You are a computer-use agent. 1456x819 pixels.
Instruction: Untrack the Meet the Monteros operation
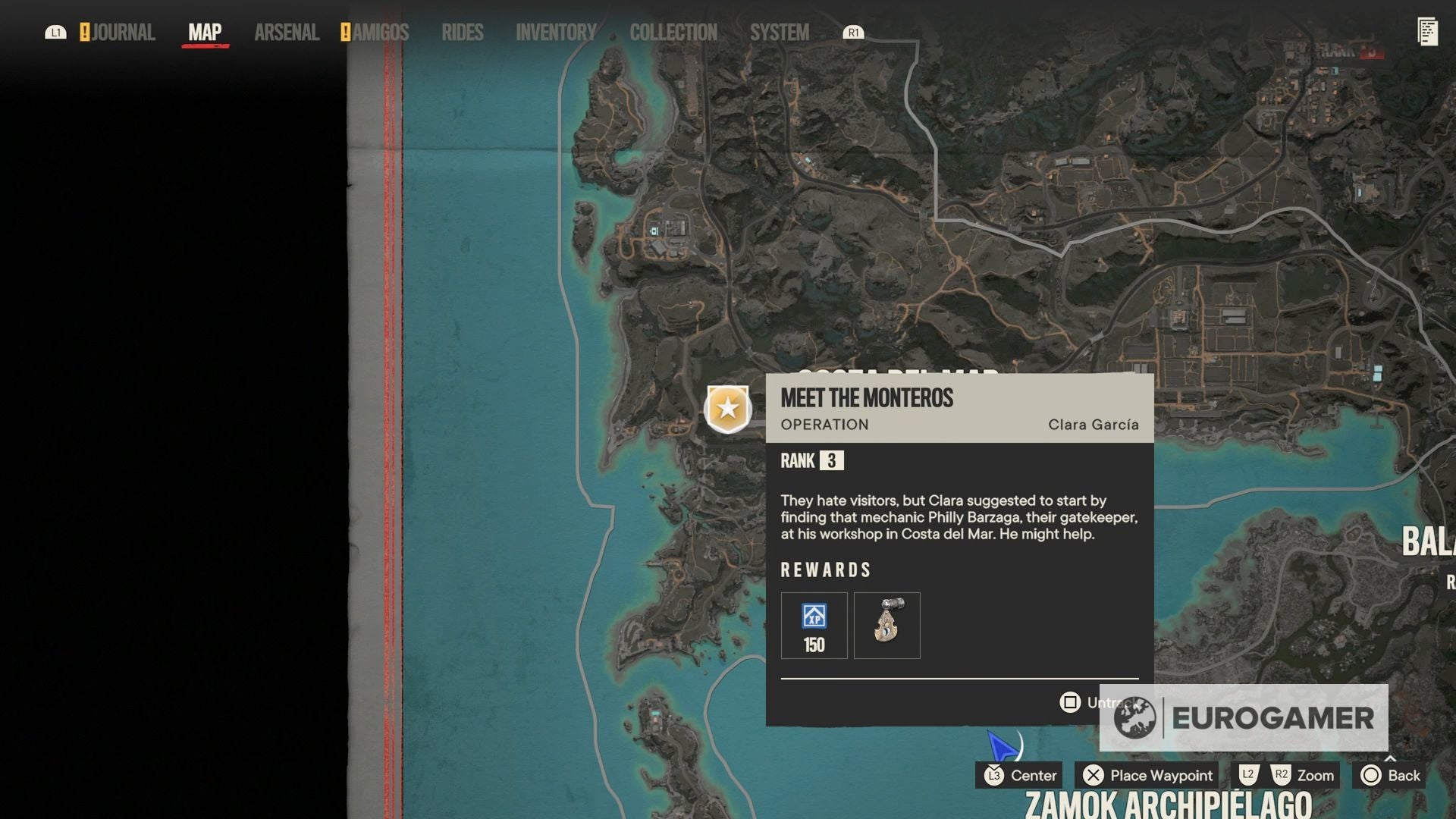click(x=1070, y=702)
